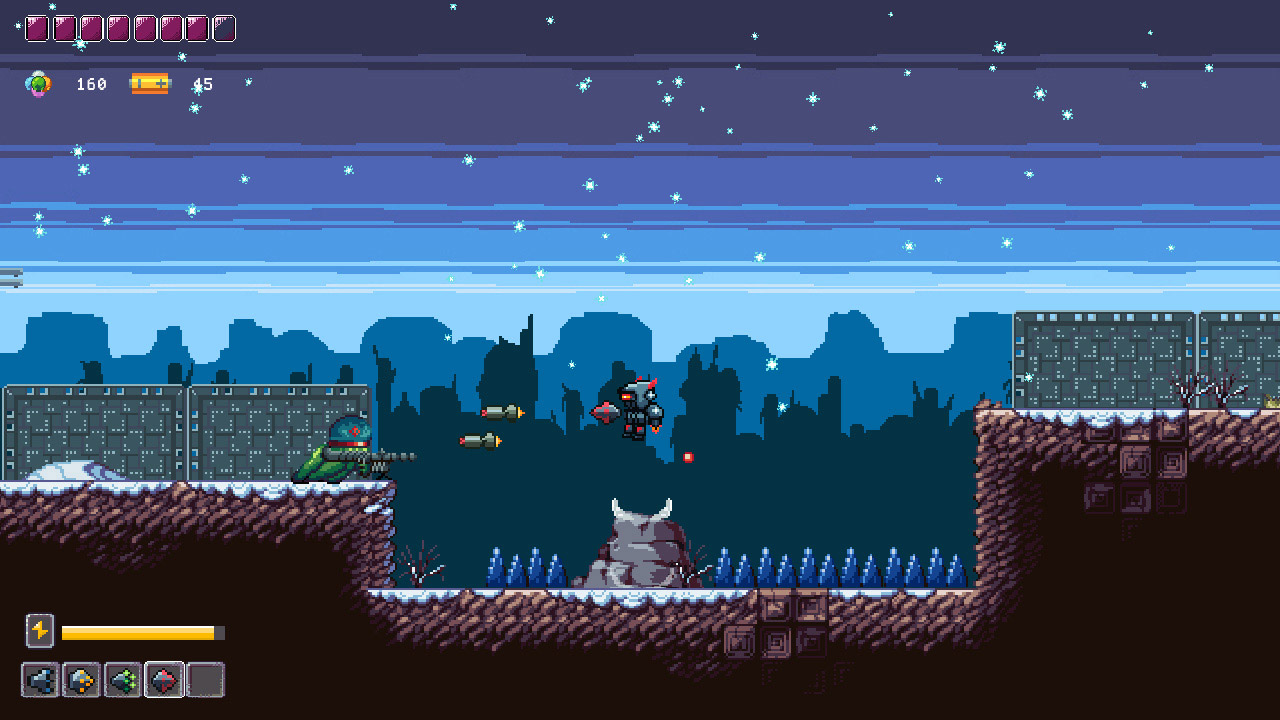The height and width of the screenshot is (720, 1280).
Task: Click the metal fence panel on the right
Action: pyautogui.click(x=1100, y=360)
